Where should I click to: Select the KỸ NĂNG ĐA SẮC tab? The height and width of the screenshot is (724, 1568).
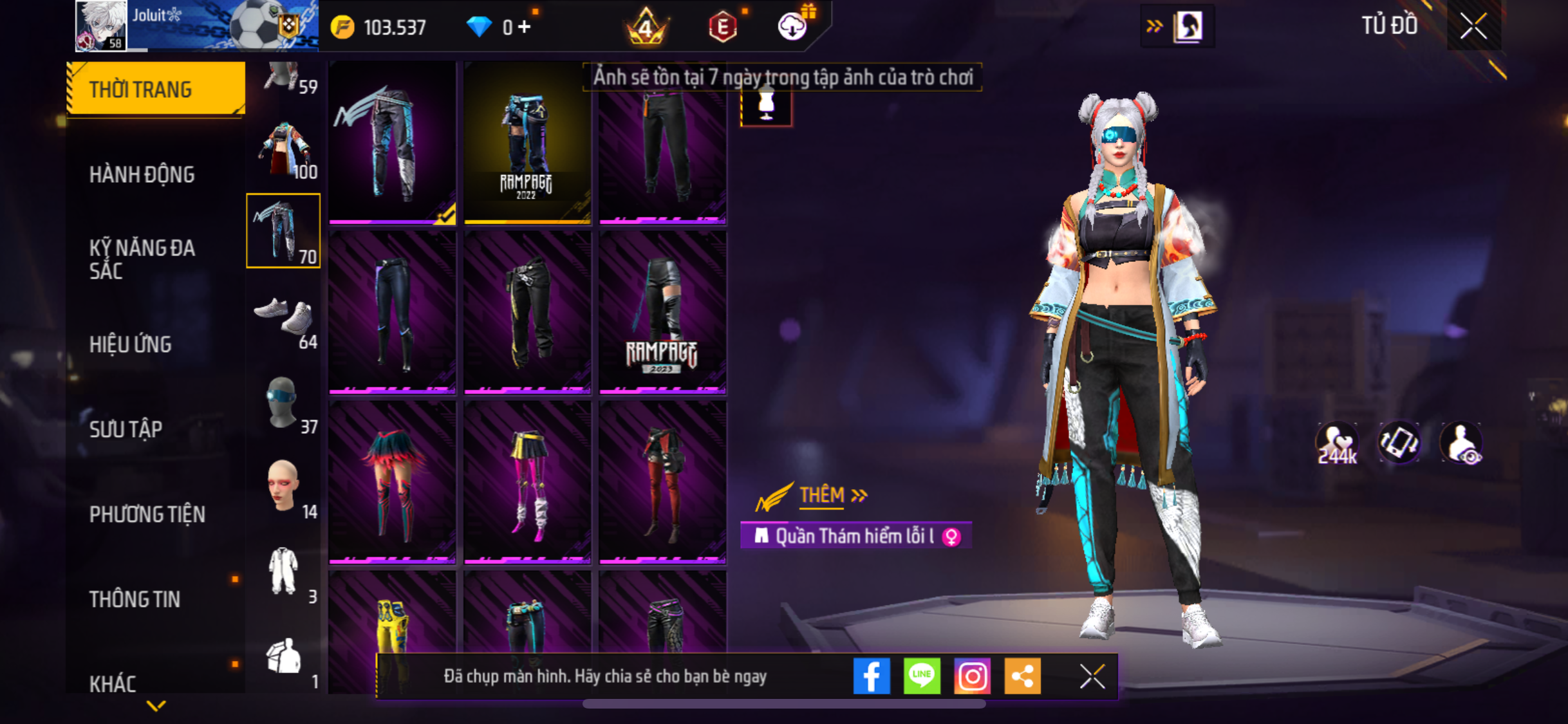(x=142, y=259)
